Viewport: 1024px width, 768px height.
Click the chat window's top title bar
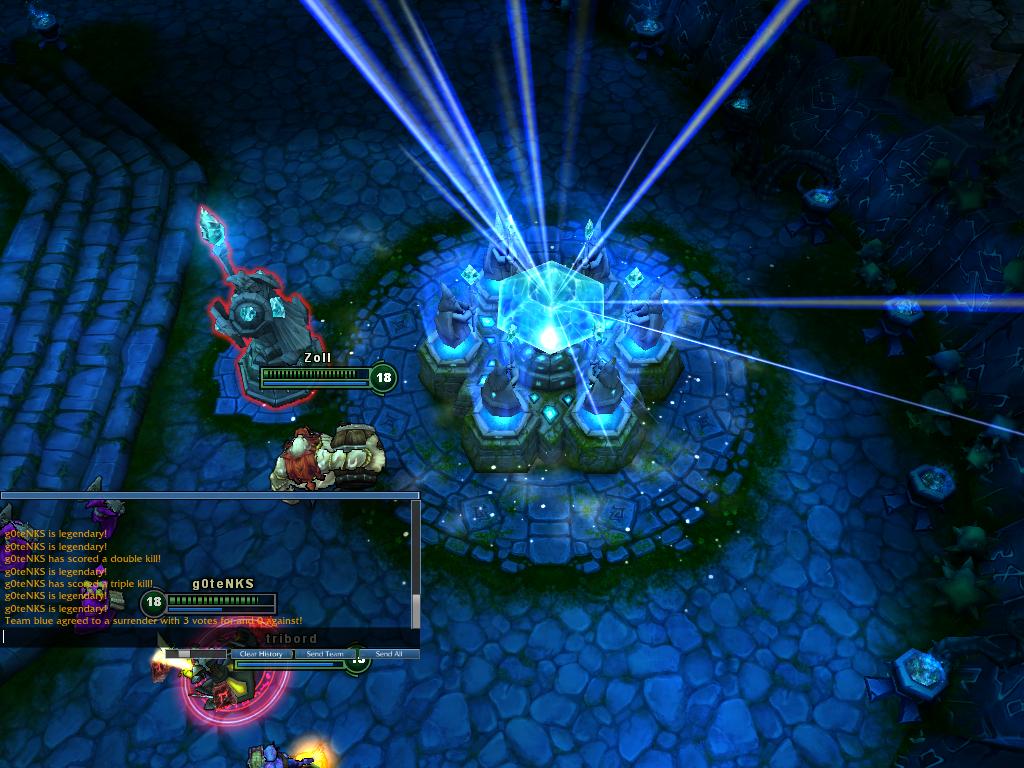[x=209, y=495]
